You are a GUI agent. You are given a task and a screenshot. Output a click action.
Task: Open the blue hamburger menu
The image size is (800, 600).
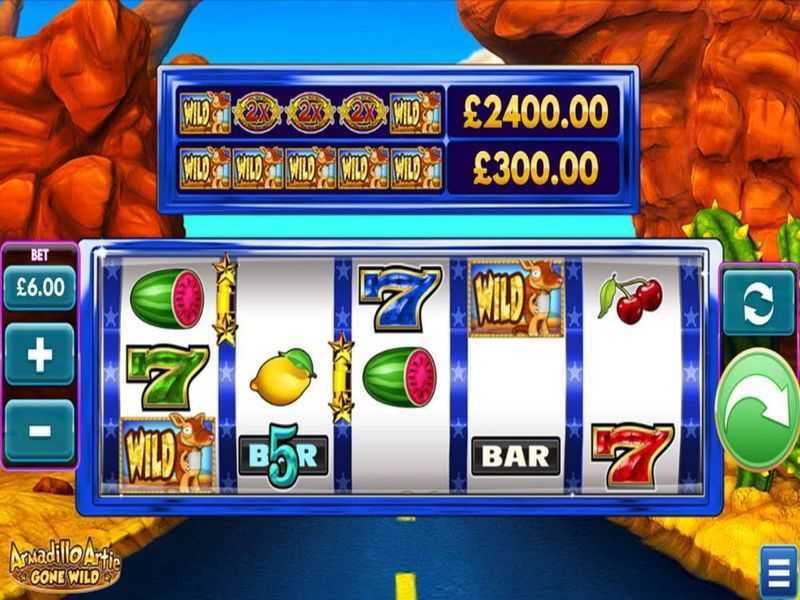(778, 572)
